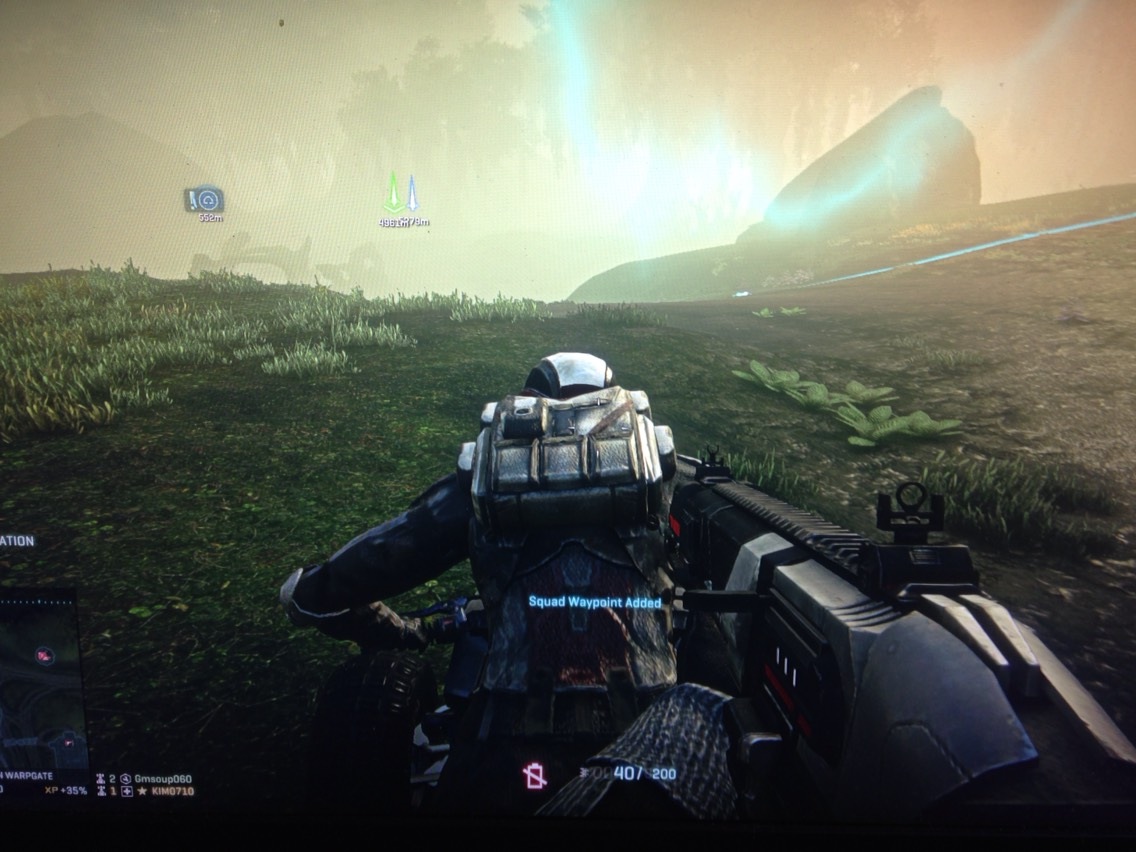Click the objective marker at 552m
The height and width of the screenshot is (852, 1136).
[x=205, y=200]
